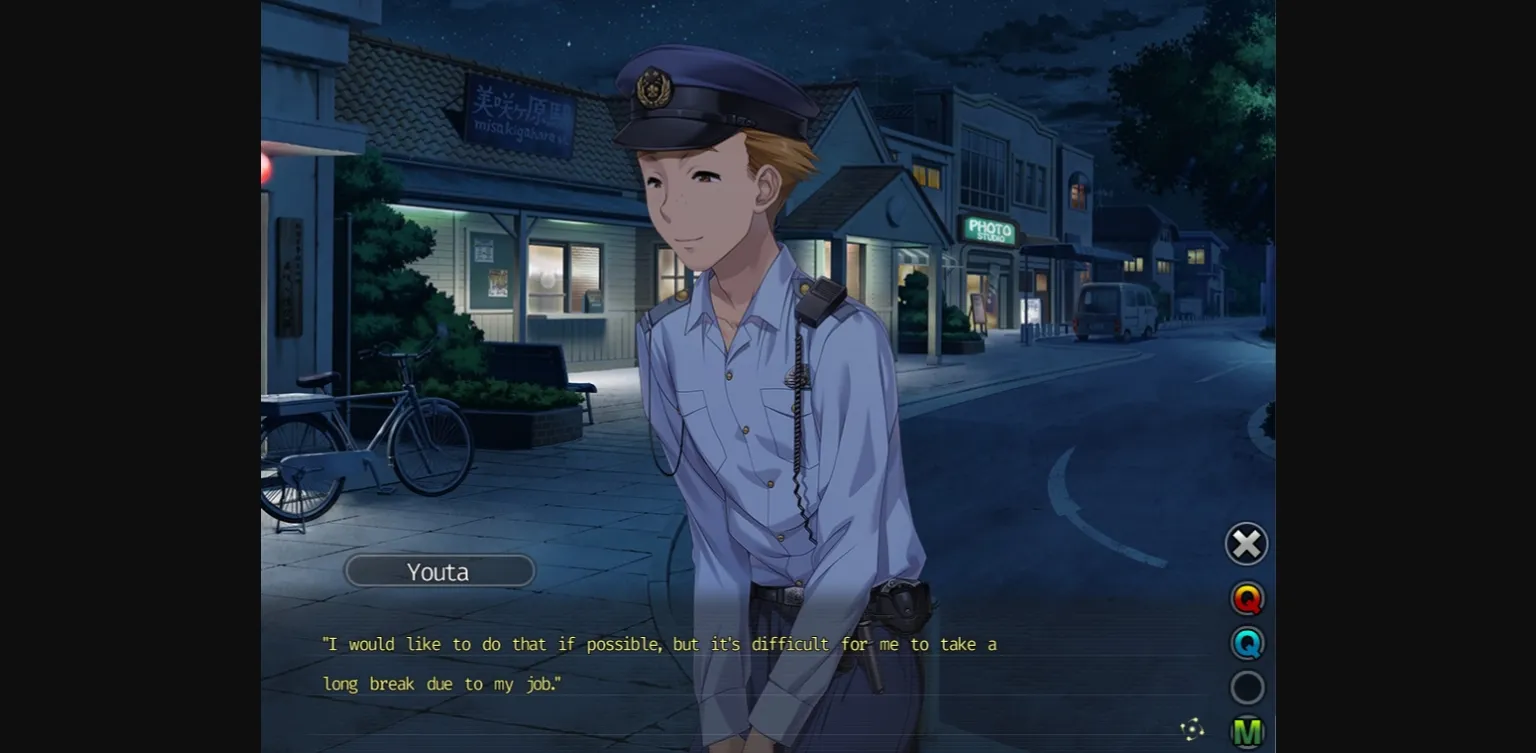Click the Photo Studio neon sign
Screen dimensions: 1536x753
[x=988, y=231]
